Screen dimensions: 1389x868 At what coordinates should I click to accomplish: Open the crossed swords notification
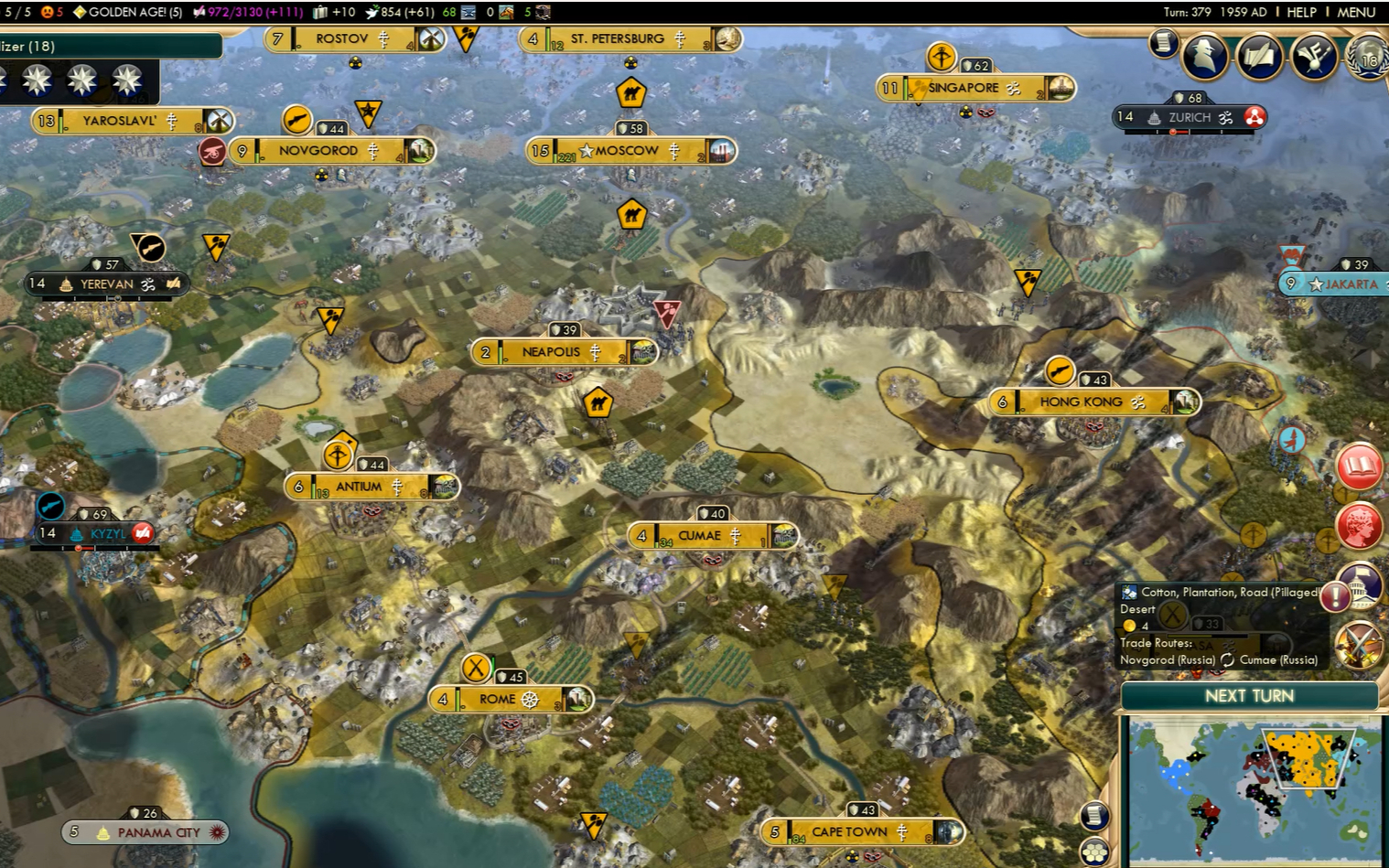pos(1359,644)
